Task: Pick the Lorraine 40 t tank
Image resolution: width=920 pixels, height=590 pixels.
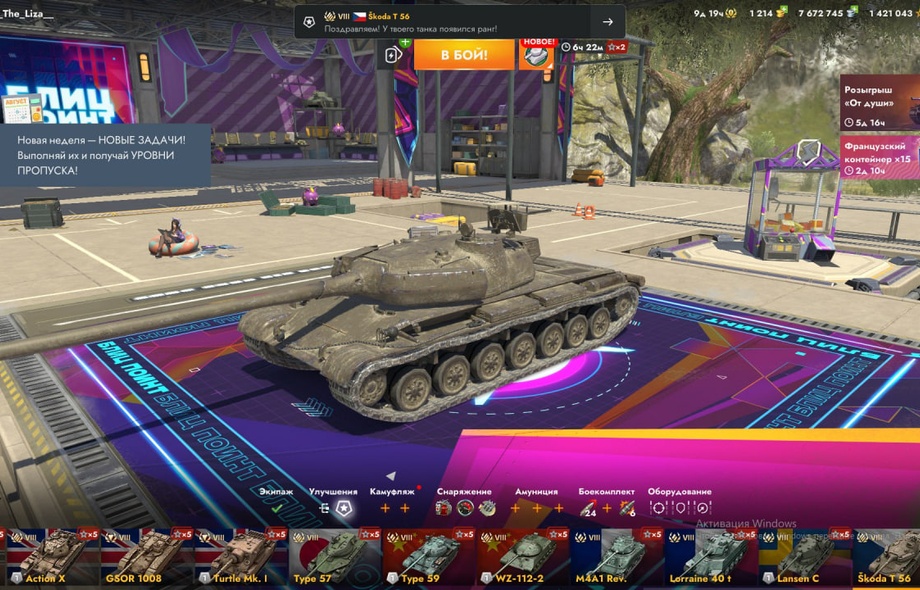Action: coord(710,558)
